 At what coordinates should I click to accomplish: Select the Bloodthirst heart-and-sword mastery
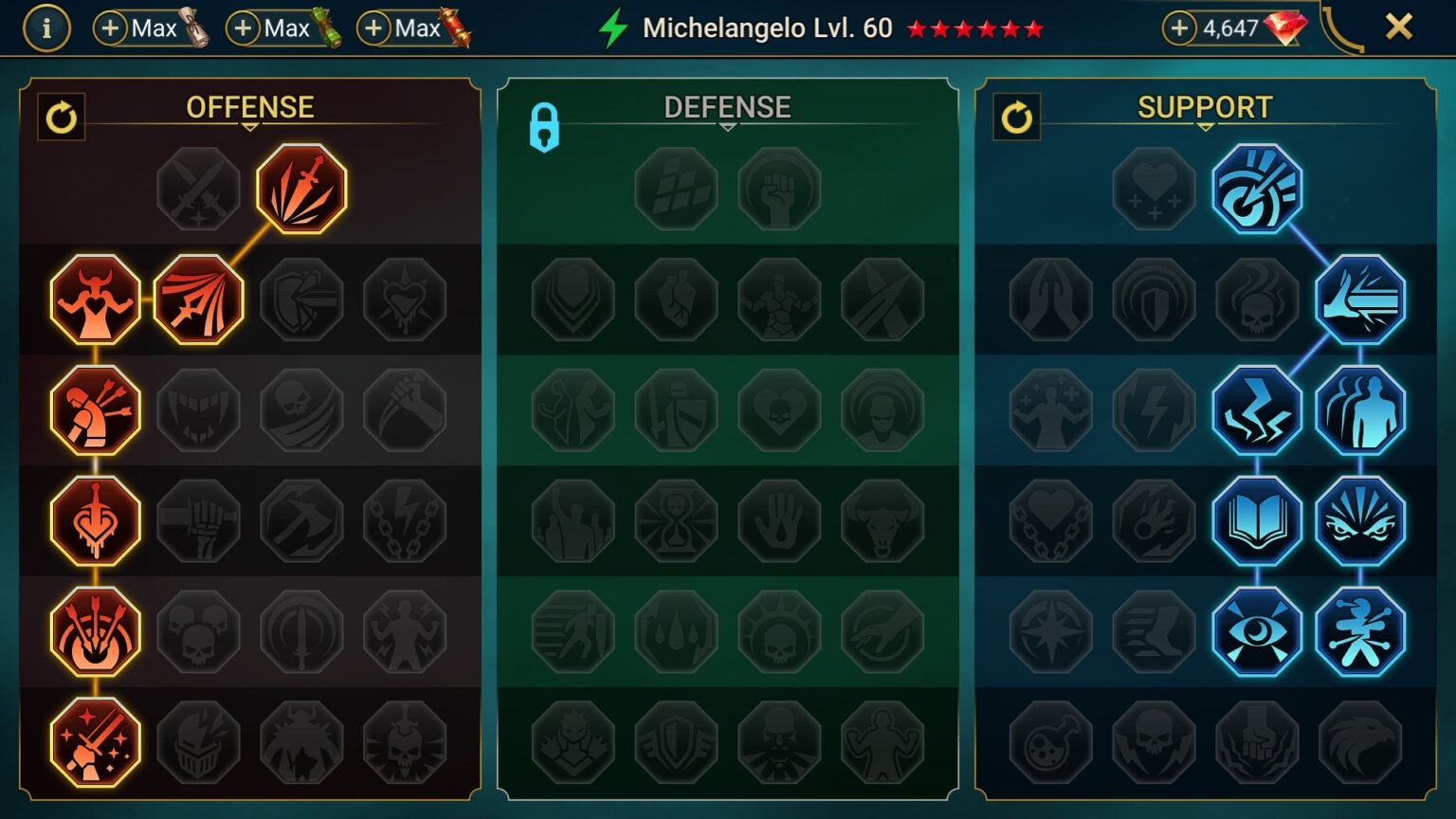(x=94, y=519)
